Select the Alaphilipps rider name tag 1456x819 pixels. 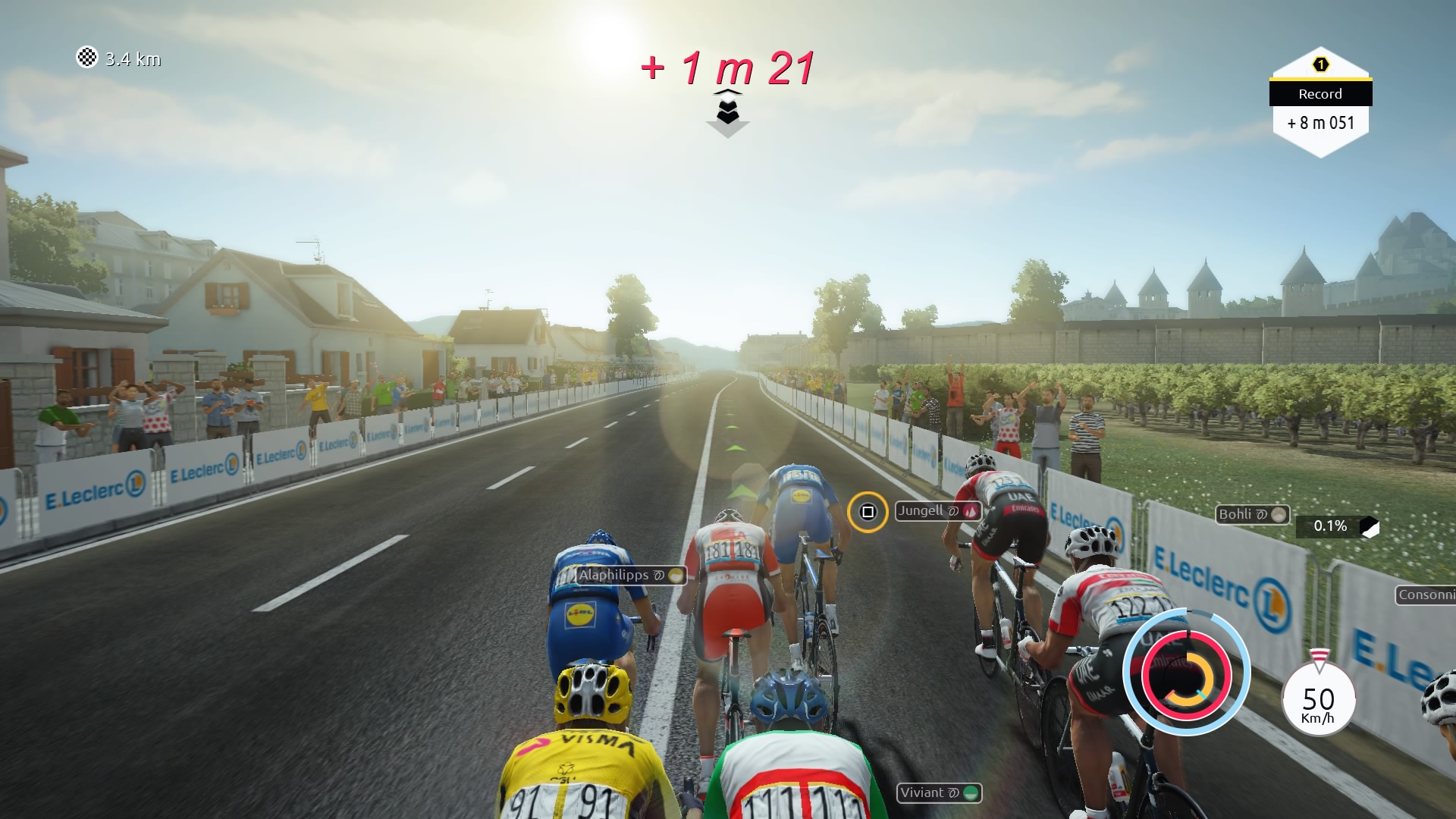click(630, 575)
